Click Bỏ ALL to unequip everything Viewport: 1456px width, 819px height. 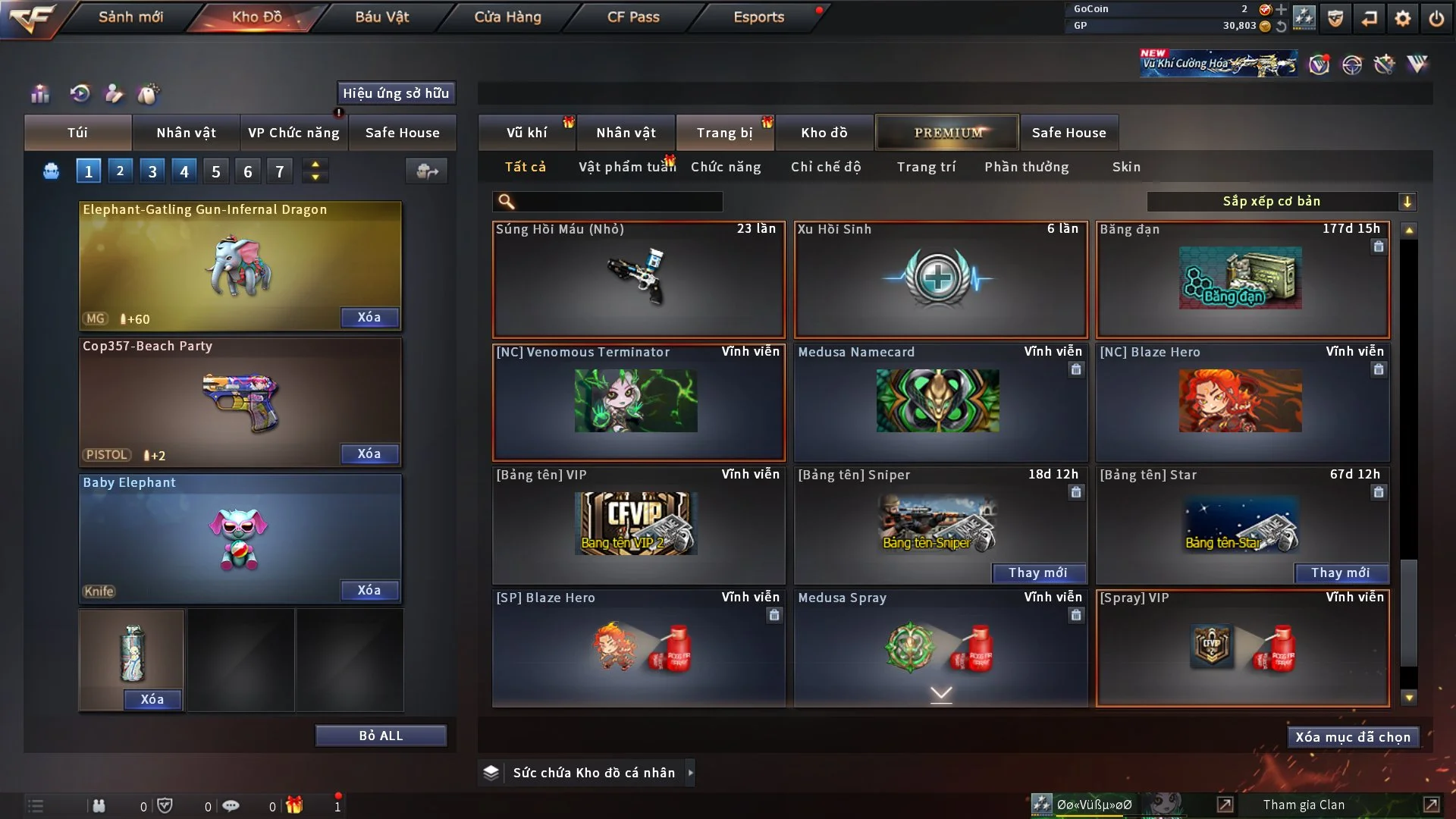pyautogui.click(x=381, y=736)
